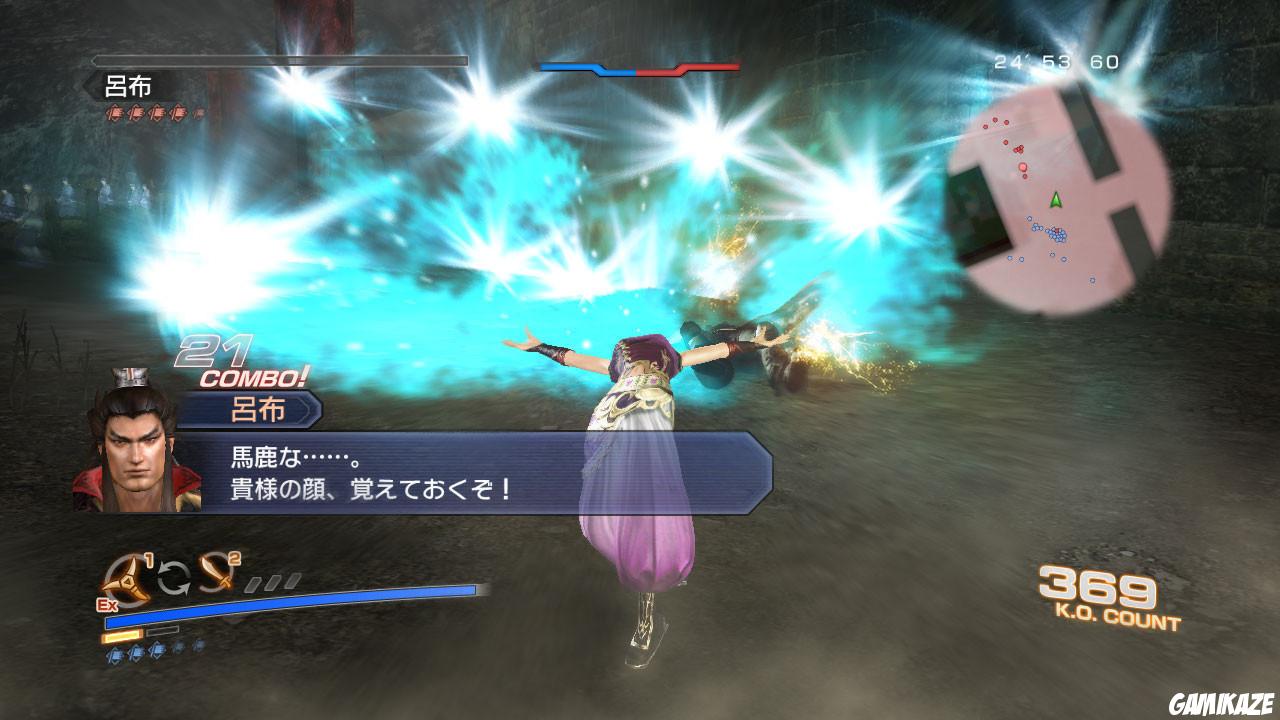Toggle the small red icon after the four rage marks
This screenshot has height=720, width=1280.
click(x=199, y=113)
